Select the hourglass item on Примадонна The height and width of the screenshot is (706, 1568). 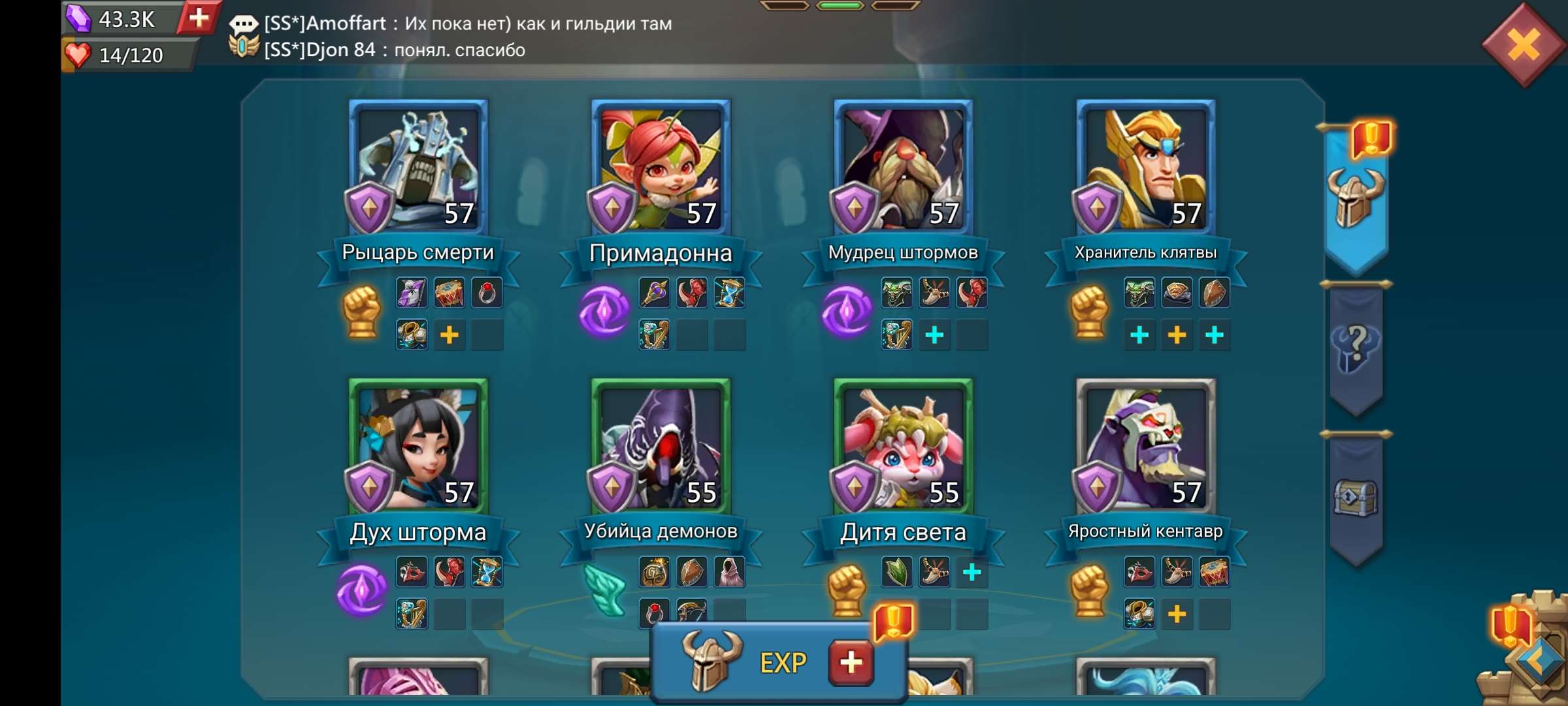[x=729, y=293]
